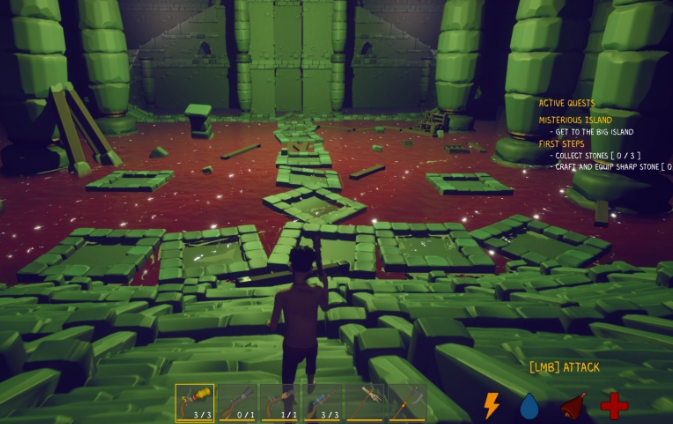Click the red cross health icon

point(614,405)
